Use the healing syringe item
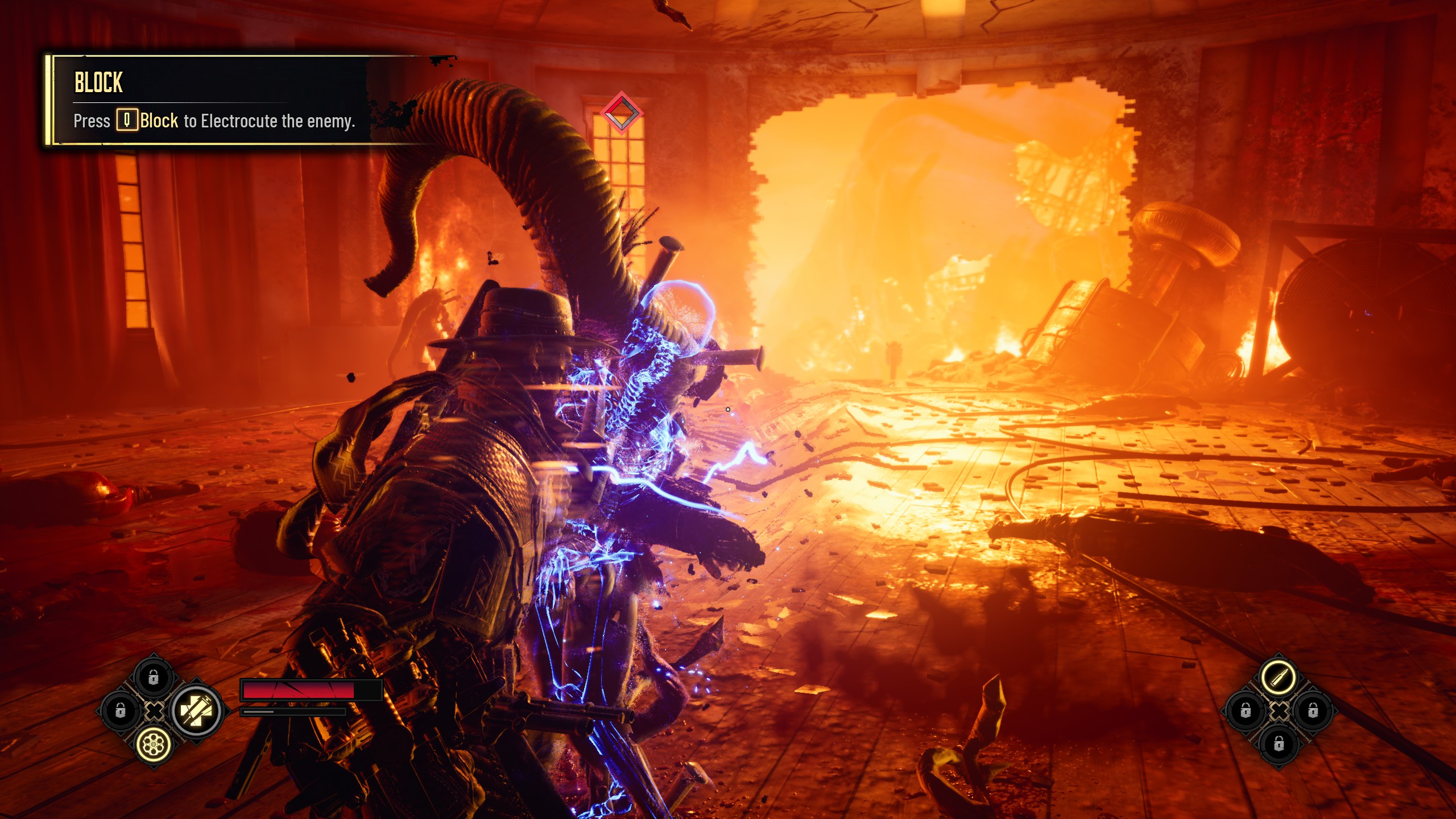1456x819 pixels. [197, 710]
